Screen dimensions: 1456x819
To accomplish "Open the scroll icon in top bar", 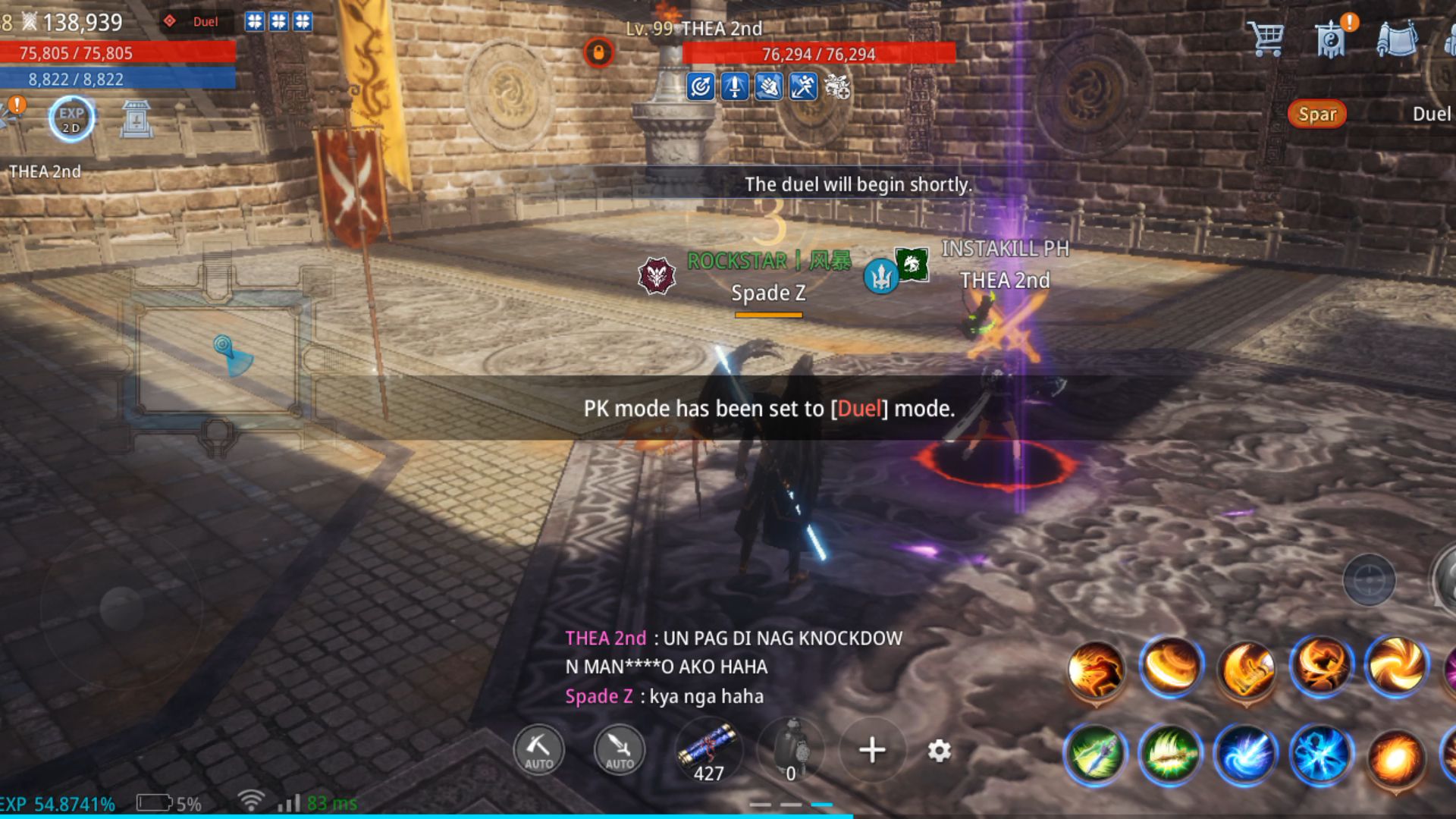I will (1397, 38).
